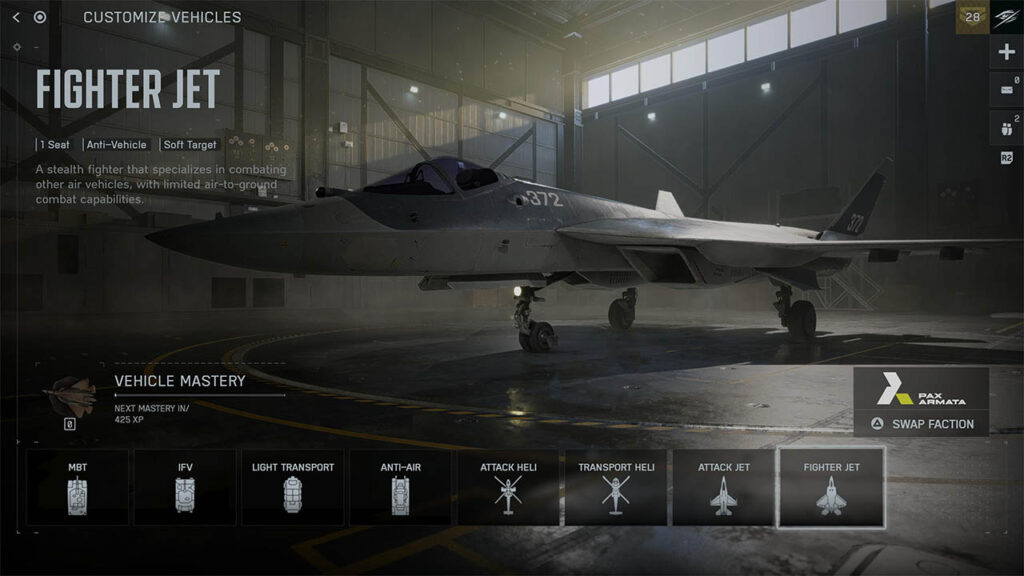Select the highlighted Fighter Jet tile

pyautogui.click(x=831, y=487)
